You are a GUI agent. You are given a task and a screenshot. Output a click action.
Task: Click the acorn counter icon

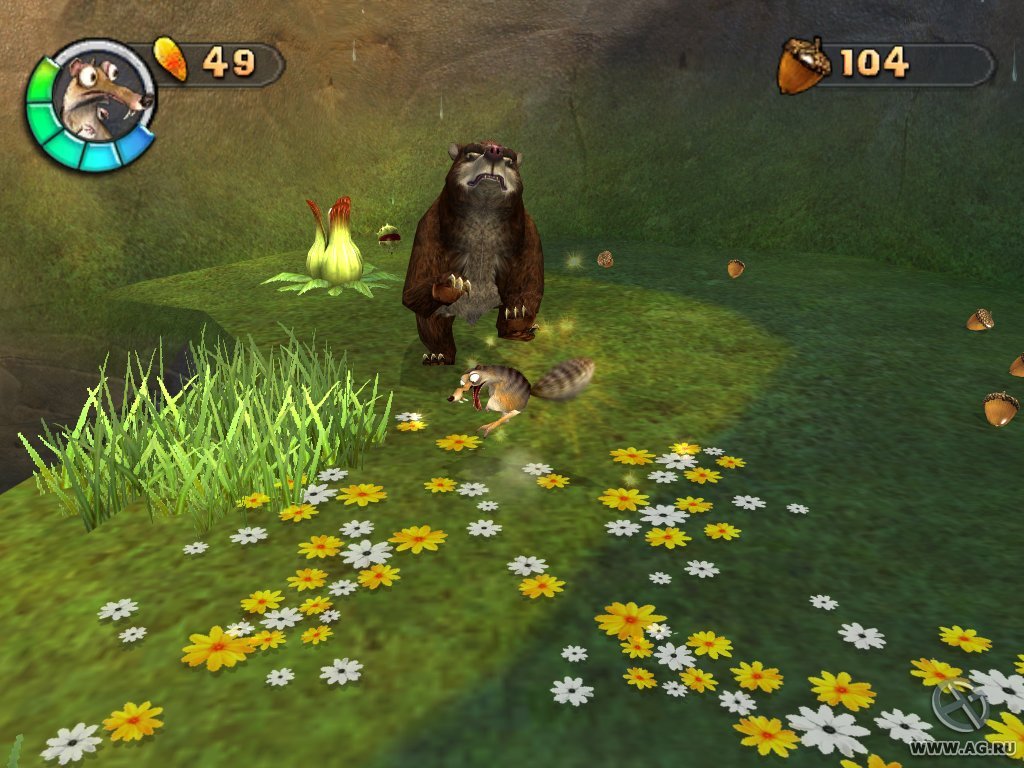pyautogui.click(x=803, y=65)
